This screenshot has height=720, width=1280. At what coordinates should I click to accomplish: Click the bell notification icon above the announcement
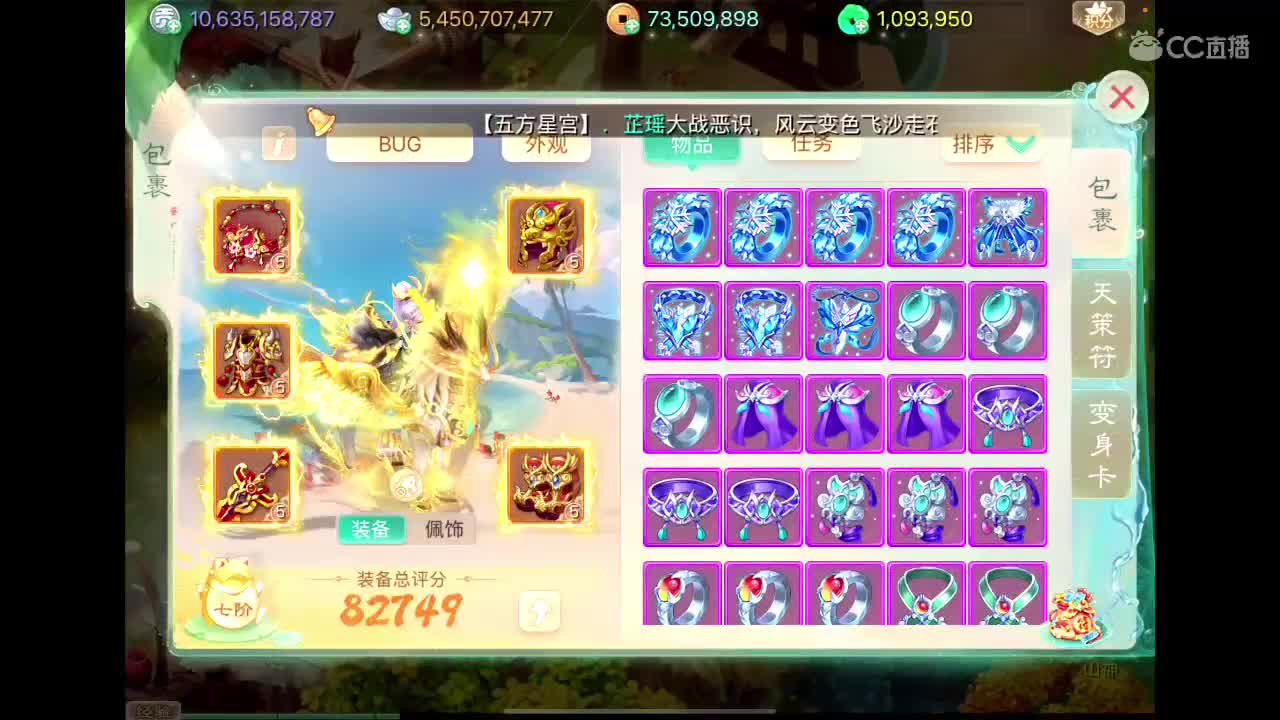(320, 122)
